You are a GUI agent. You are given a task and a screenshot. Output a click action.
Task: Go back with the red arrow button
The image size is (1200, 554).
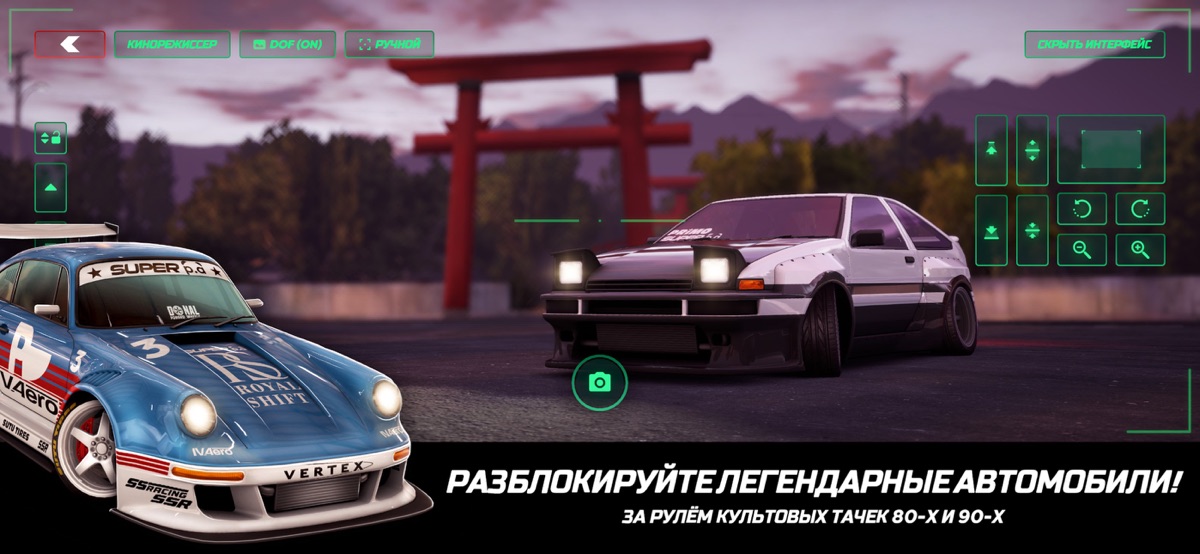pos(70,44)
